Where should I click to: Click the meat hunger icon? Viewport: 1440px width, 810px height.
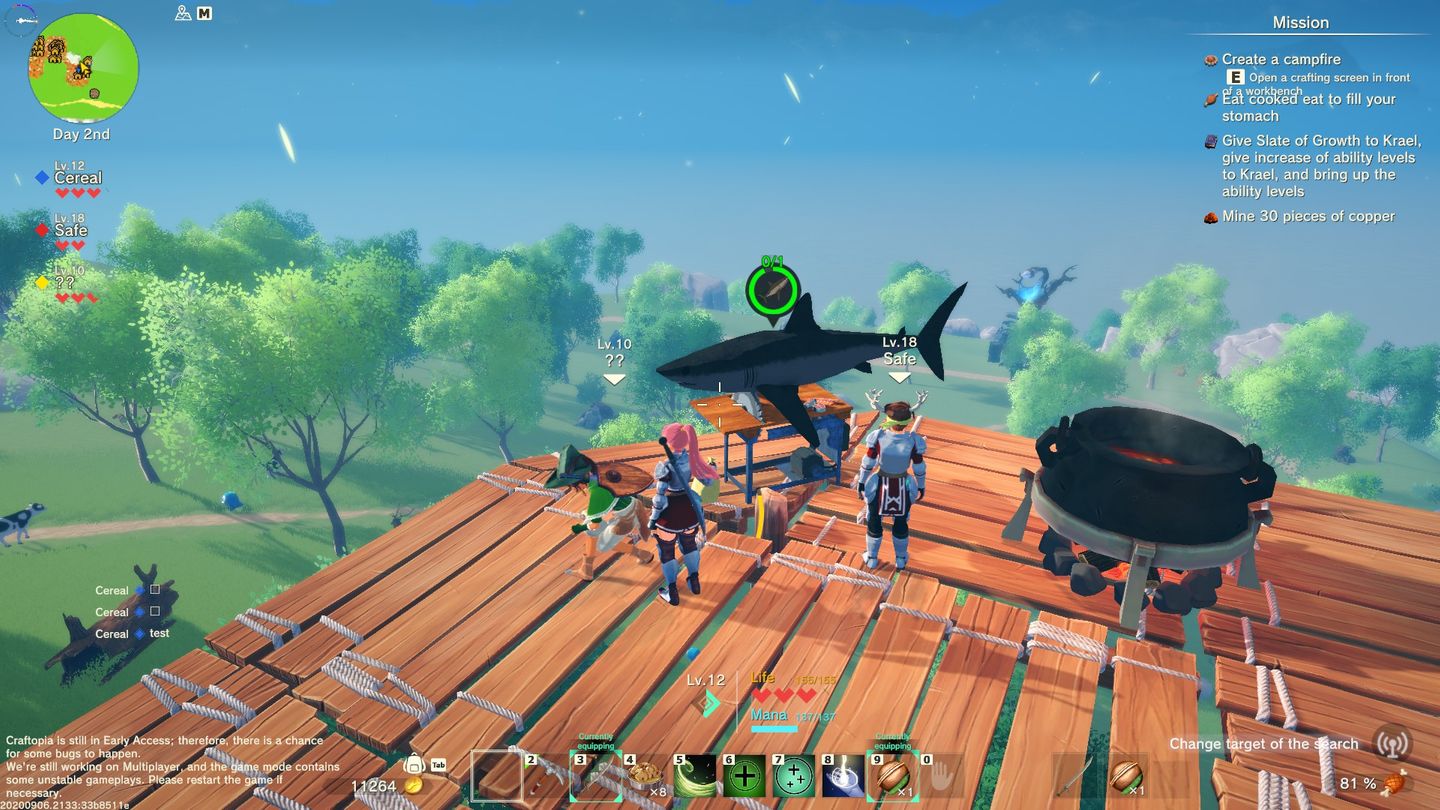1421,782
